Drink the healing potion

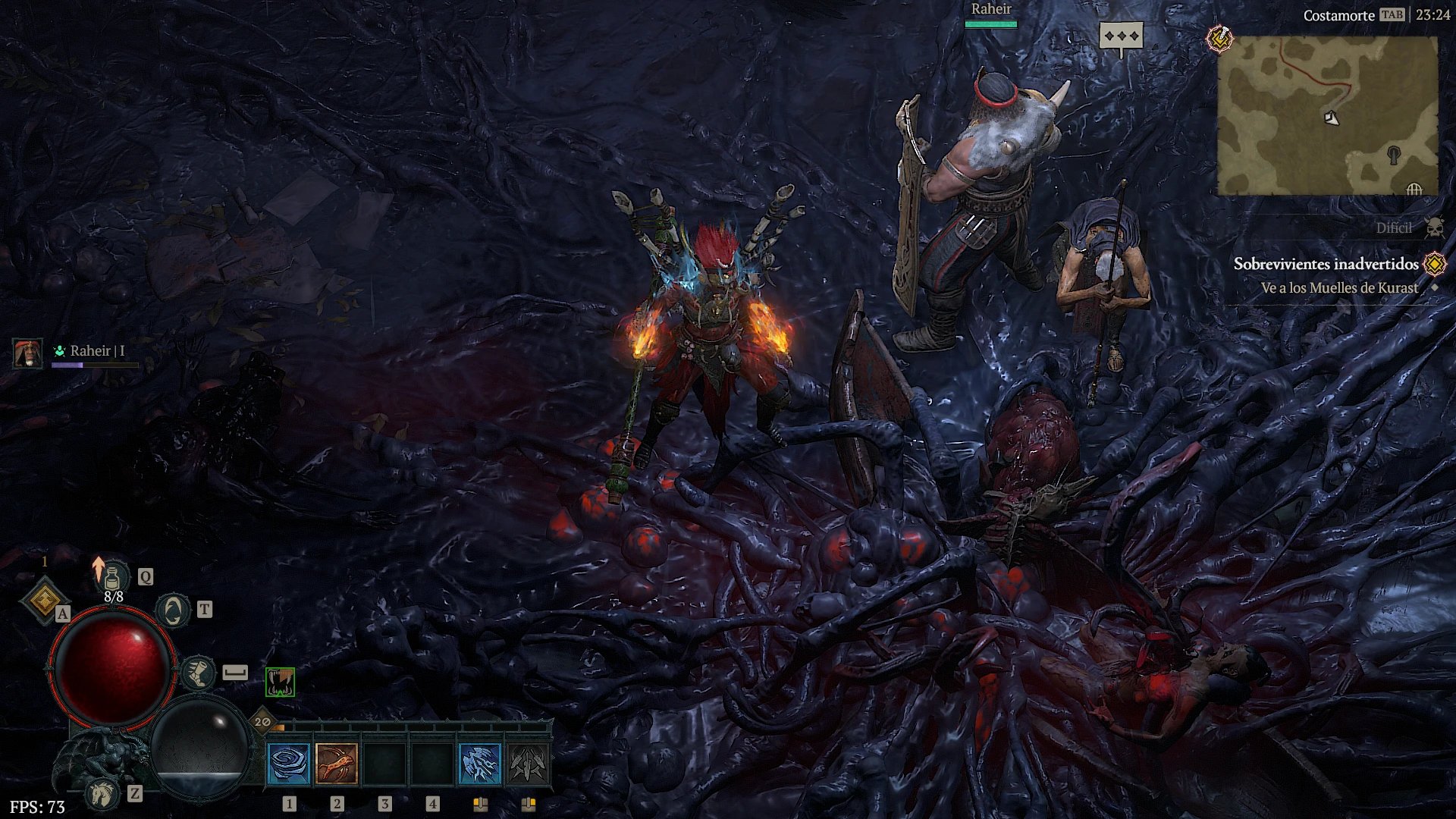114,578
